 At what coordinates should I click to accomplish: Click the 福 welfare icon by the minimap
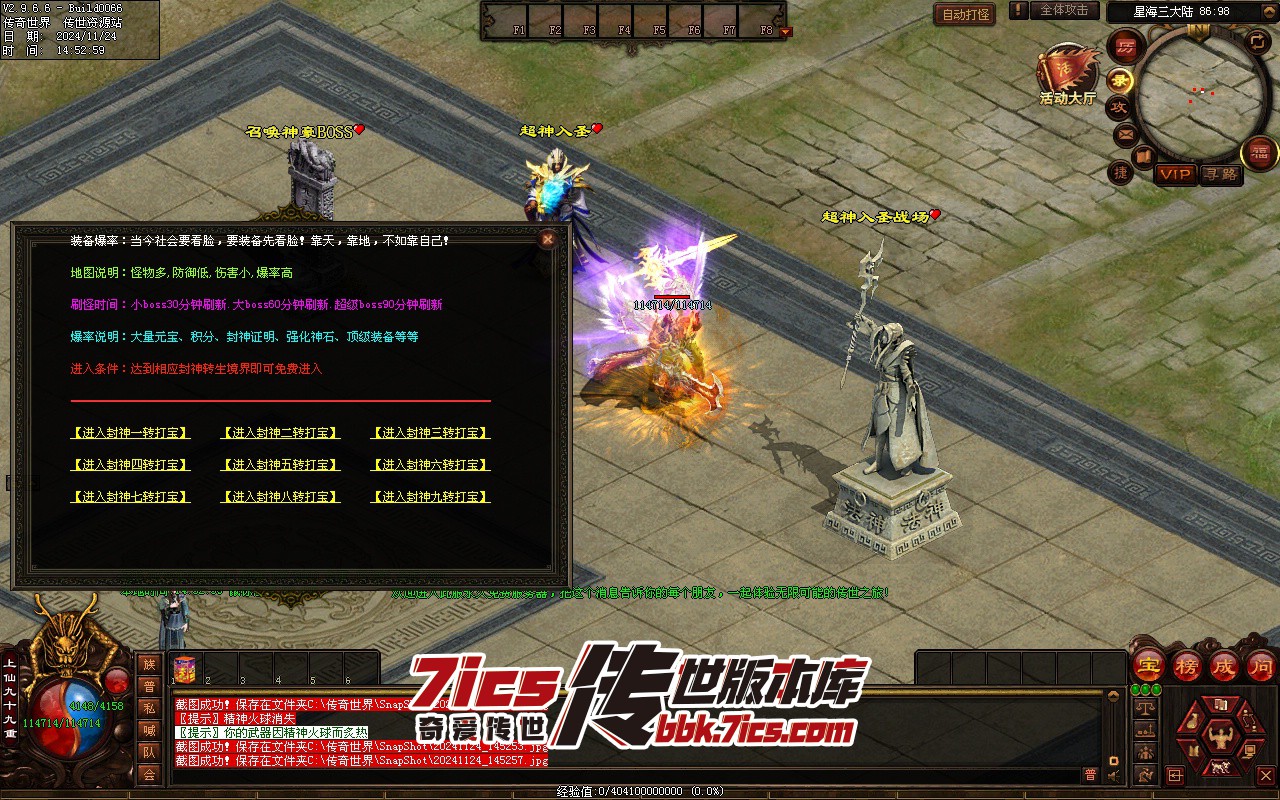1259,152
